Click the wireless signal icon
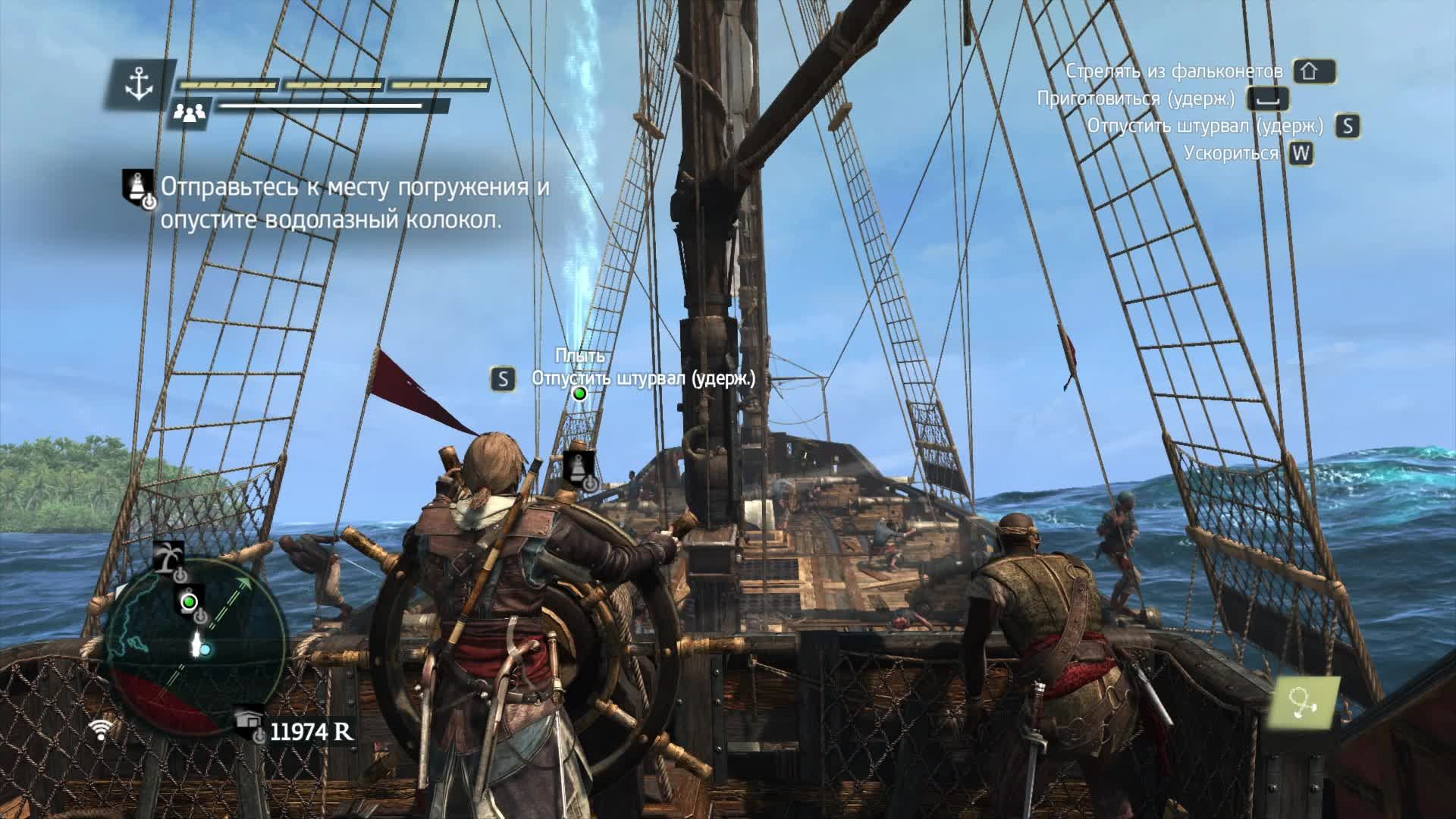 pyautogui.click(x=100, y=730)
